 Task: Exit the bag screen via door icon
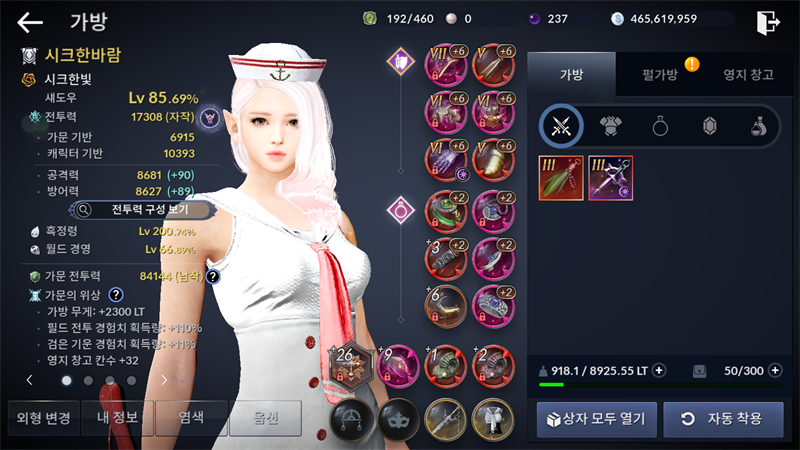(768, 22)
